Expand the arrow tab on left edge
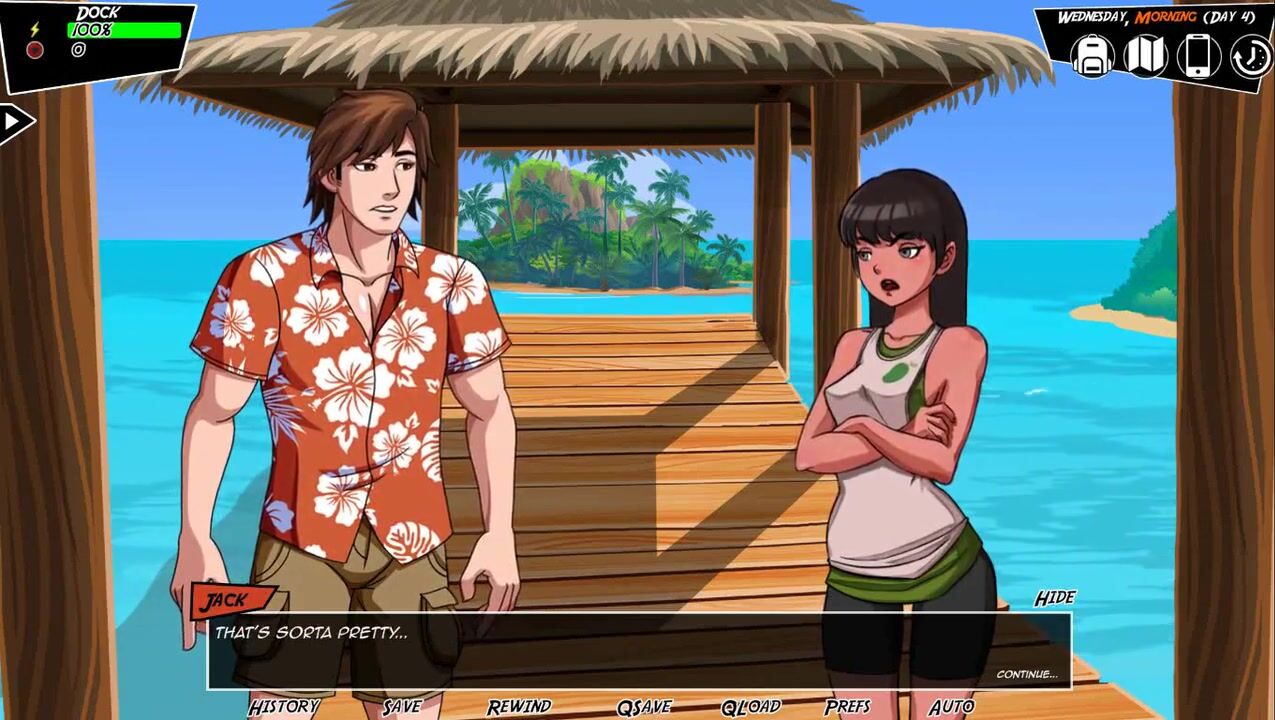The height and width of the screenshot is (720, 1275). click(x=14, y=122)
